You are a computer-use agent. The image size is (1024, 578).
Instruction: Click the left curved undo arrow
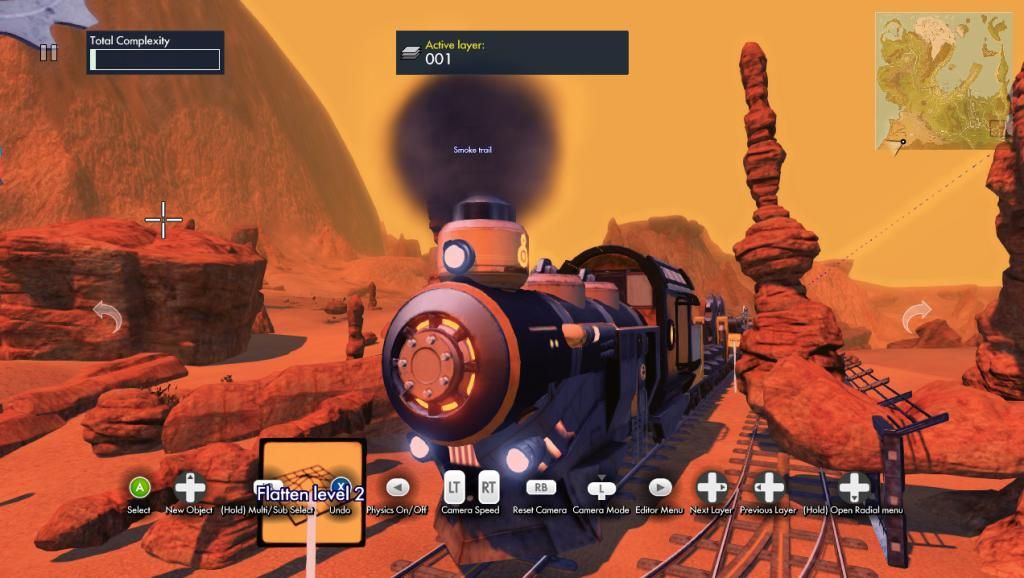107,319
